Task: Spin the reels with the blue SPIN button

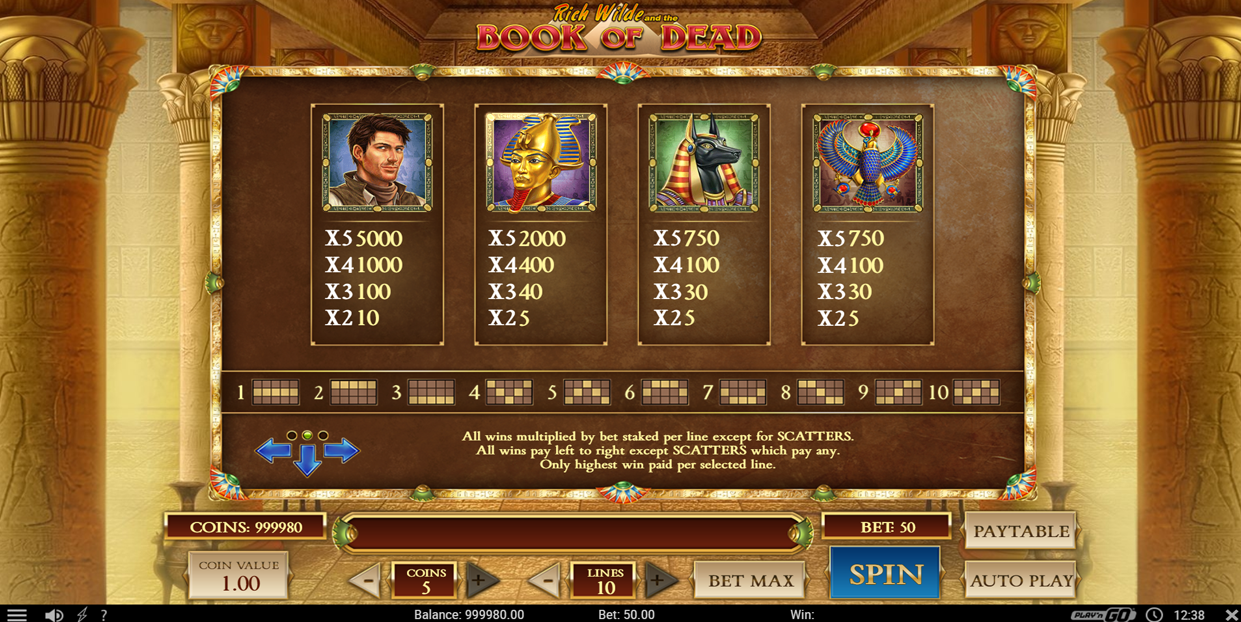Action: [885, 574]
